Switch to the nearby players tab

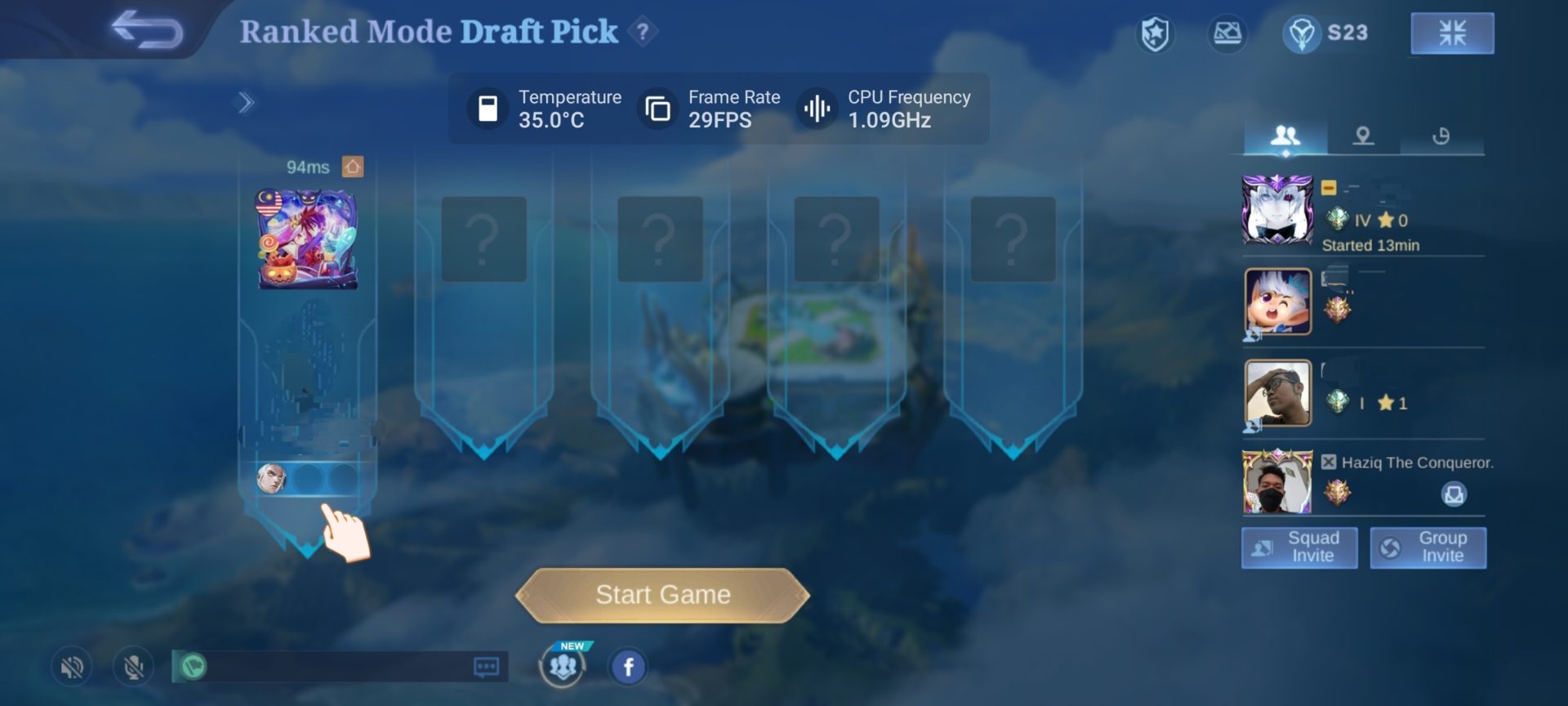(1362, 136)
